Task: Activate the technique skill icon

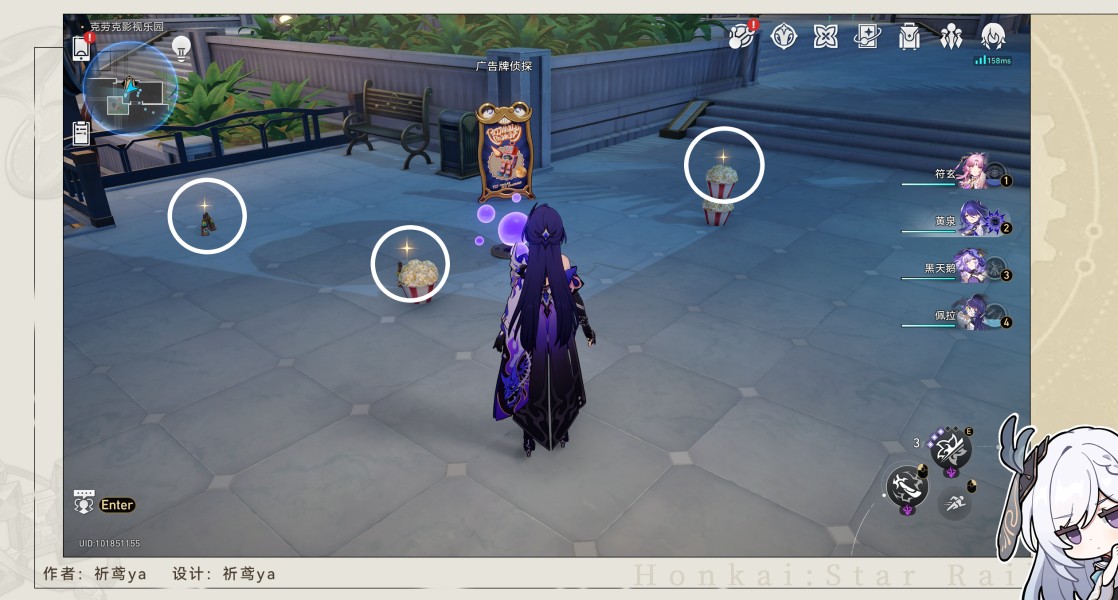Action: coord(950,449)
